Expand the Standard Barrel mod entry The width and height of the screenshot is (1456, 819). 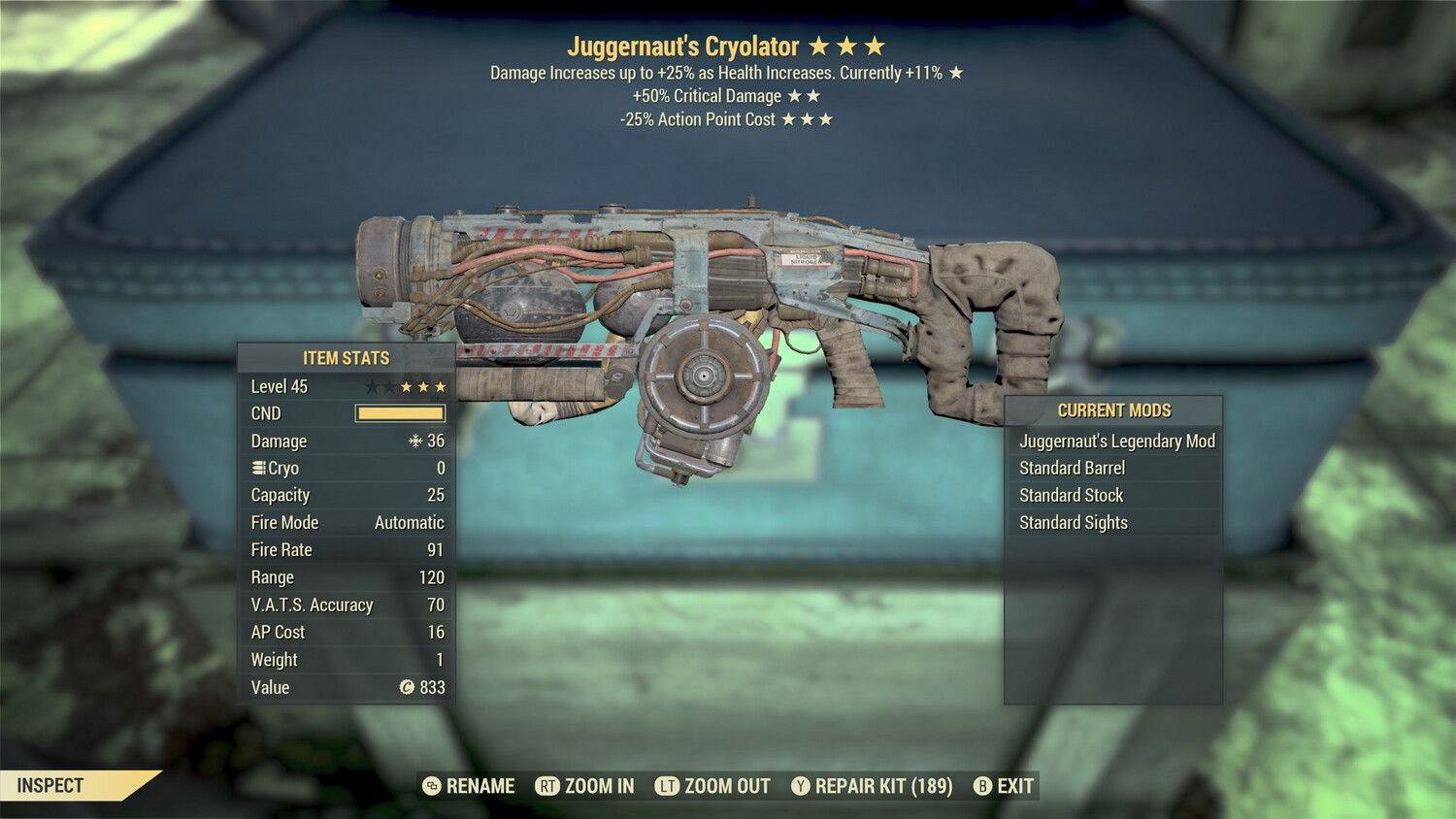[1071, 468]
